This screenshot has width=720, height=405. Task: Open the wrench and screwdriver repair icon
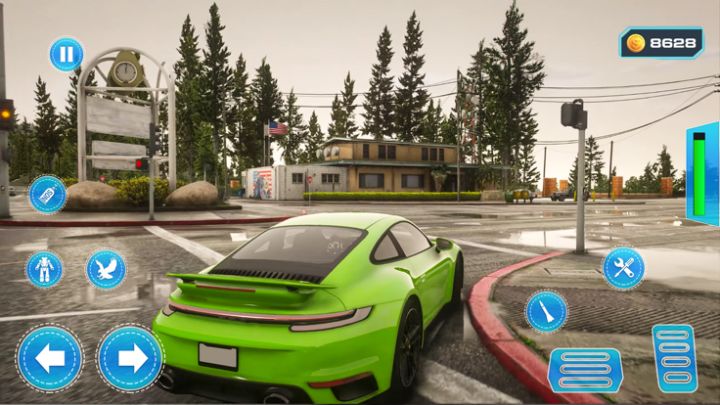point(623,268)
